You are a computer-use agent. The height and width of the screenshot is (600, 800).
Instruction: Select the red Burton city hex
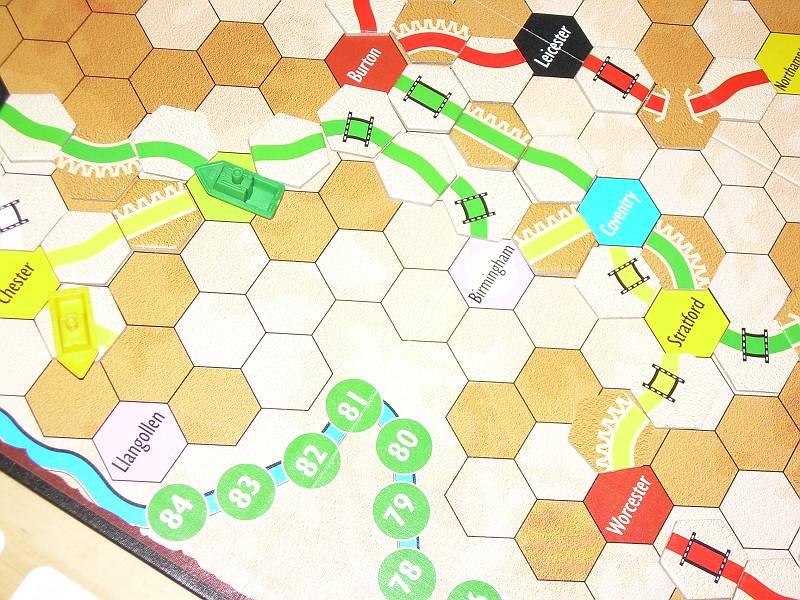click(364, 63)
